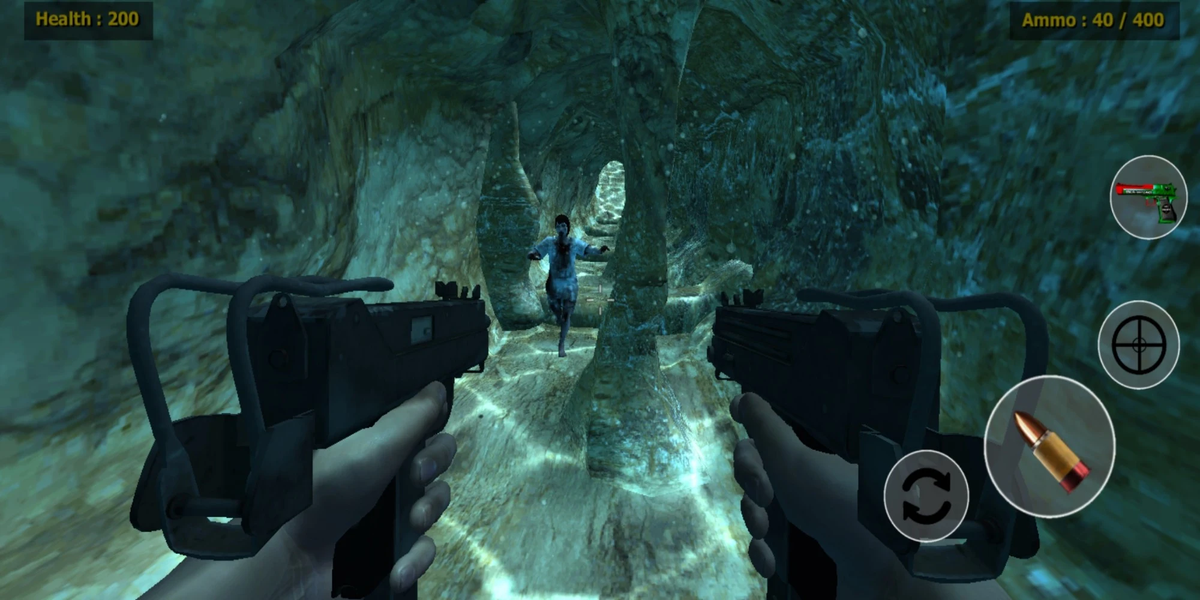This screenshot has height=600, width=1200.
Task: Hit the circular arrows reload button
Action: [926, 496]
